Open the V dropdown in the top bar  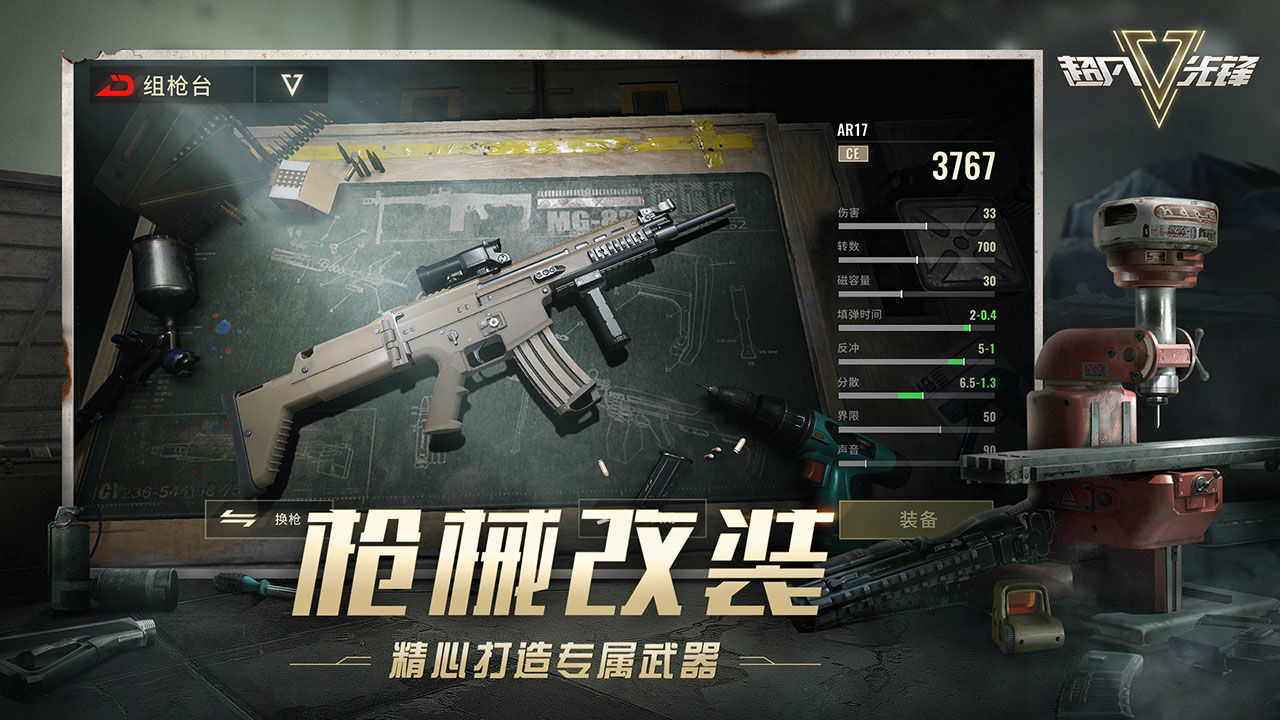[293, 83]
